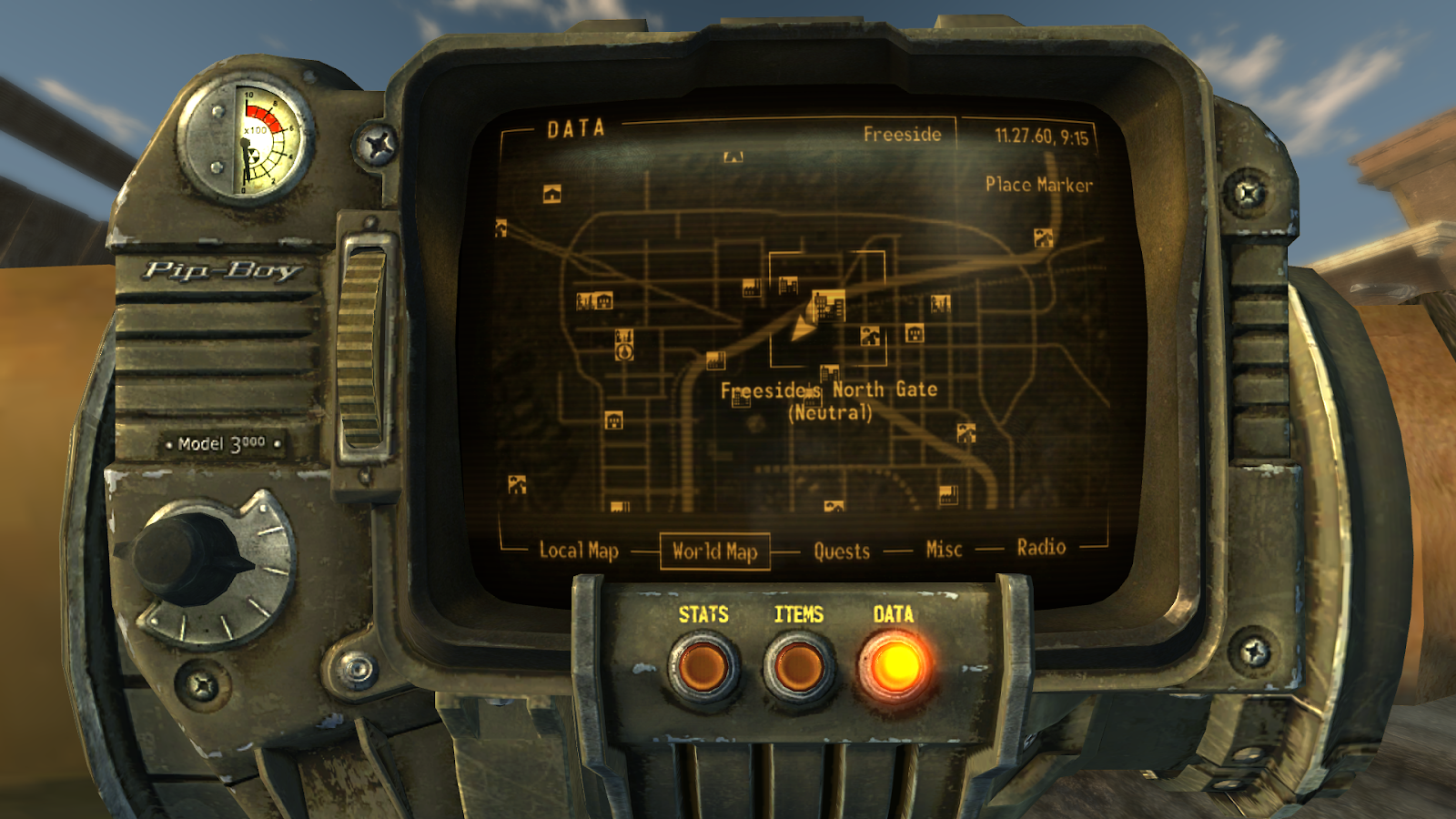The height and width of the screenshot is (819, 1456).
Task: Click the player position arrow on the map
Action: [x=804, y=328]
